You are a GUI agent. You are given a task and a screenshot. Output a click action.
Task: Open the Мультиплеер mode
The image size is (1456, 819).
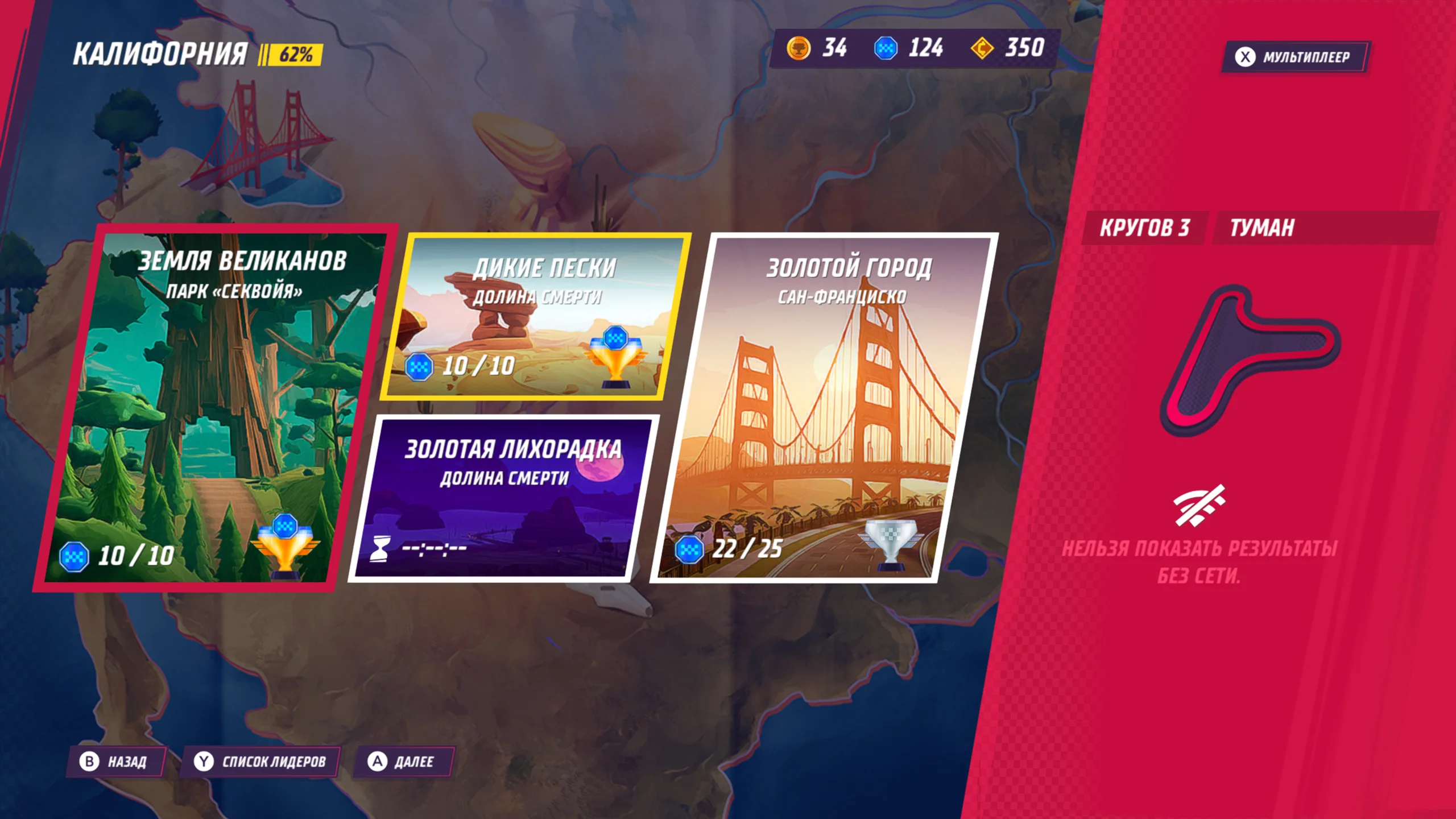pos(1296,57)
